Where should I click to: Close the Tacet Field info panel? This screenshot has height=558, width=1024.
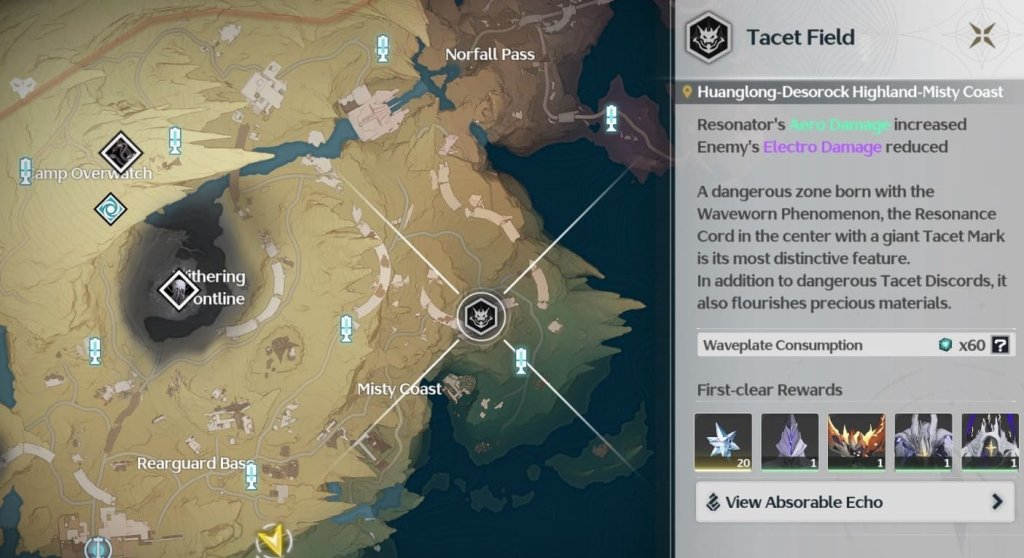point(980,37)
